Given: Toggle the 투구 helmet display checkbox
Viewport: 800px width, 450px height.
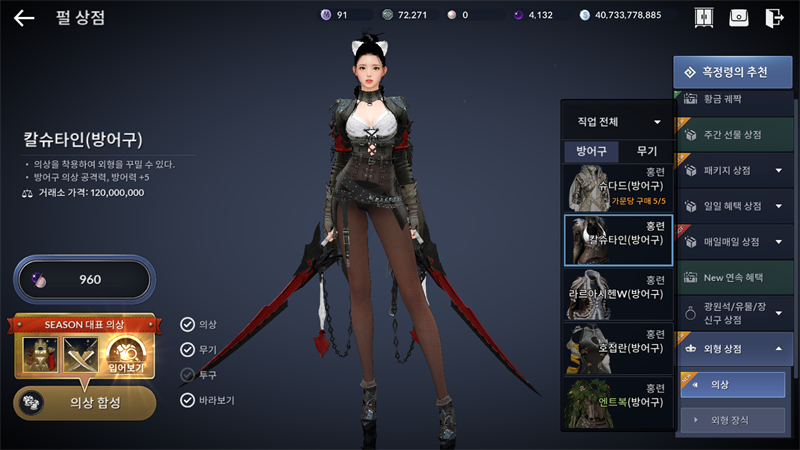Looking at the screenshot, I should point(187,375).
